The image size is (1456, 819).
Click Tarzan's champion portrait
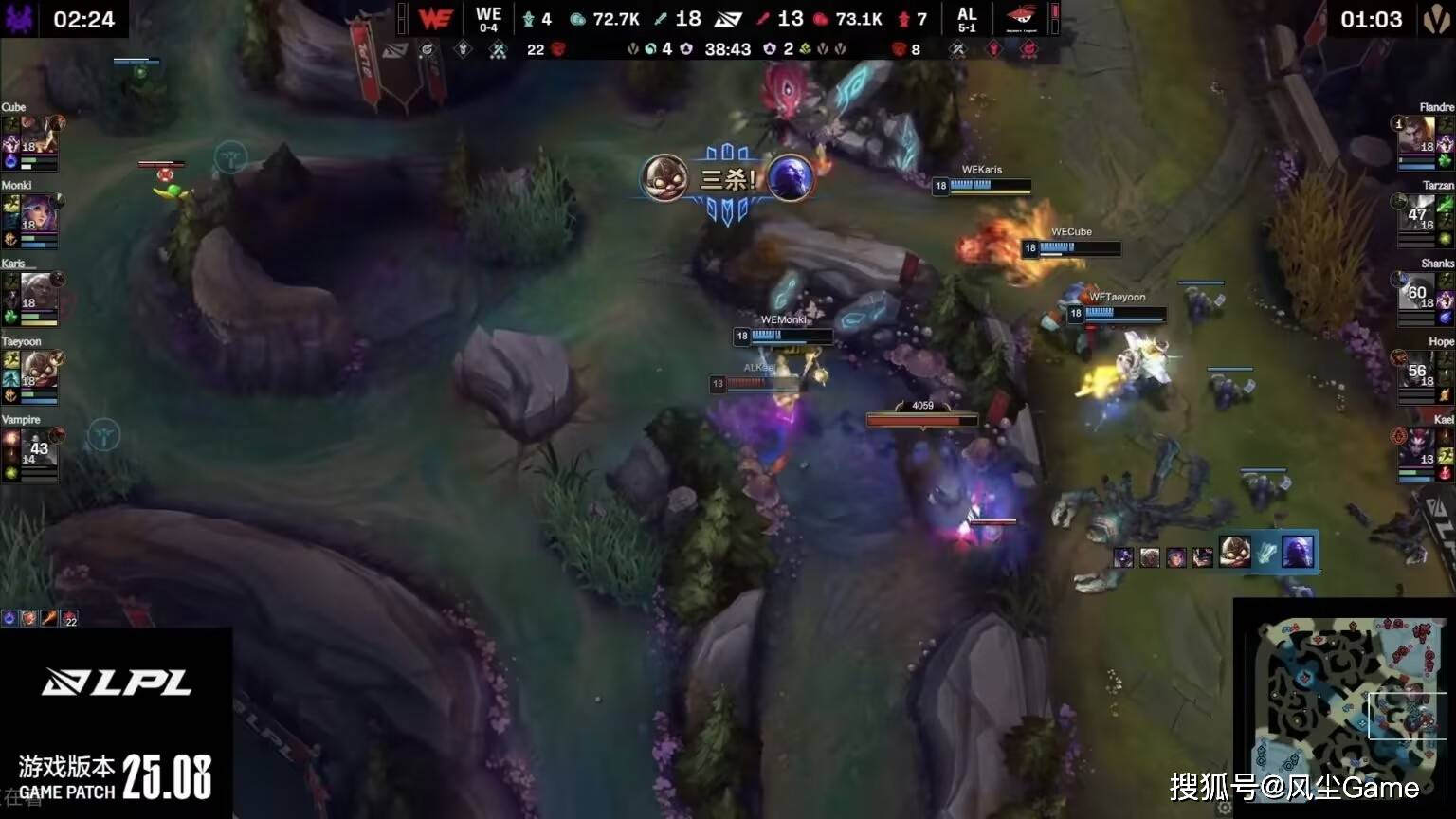tap(1416, 212)
